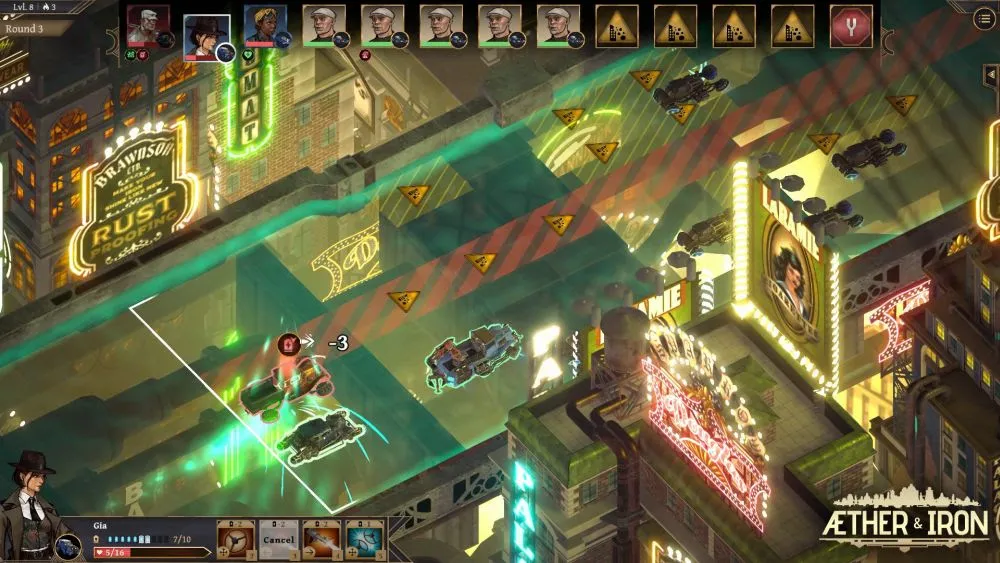Screen dimensions: 1000x563
Task: Click Gia's blue vehicle icon badge
Action: [69, 546]
